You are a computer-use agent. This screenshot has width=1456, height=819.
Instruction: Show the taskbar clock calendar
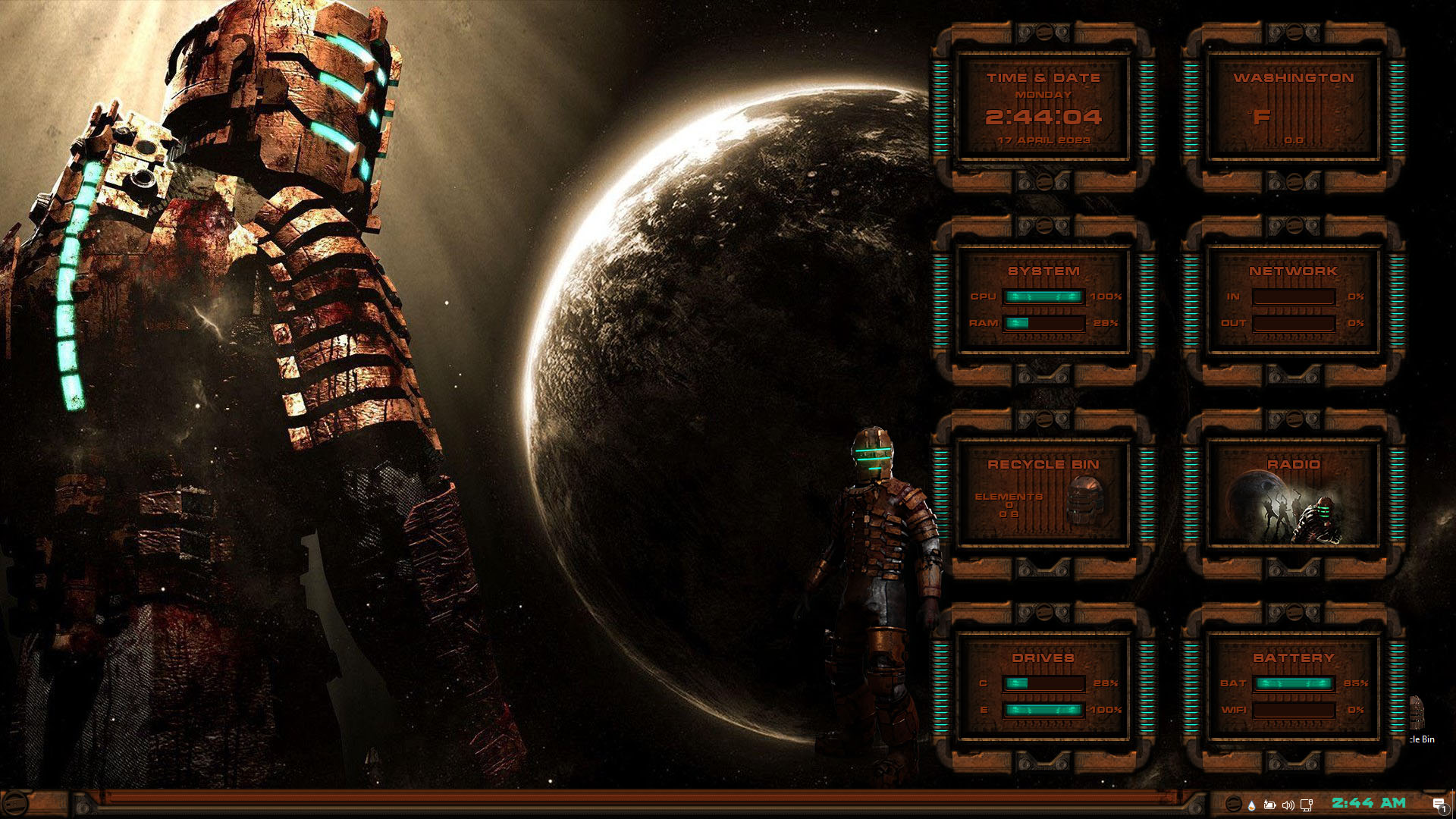pyautogui.click(x=1369, y=803)
